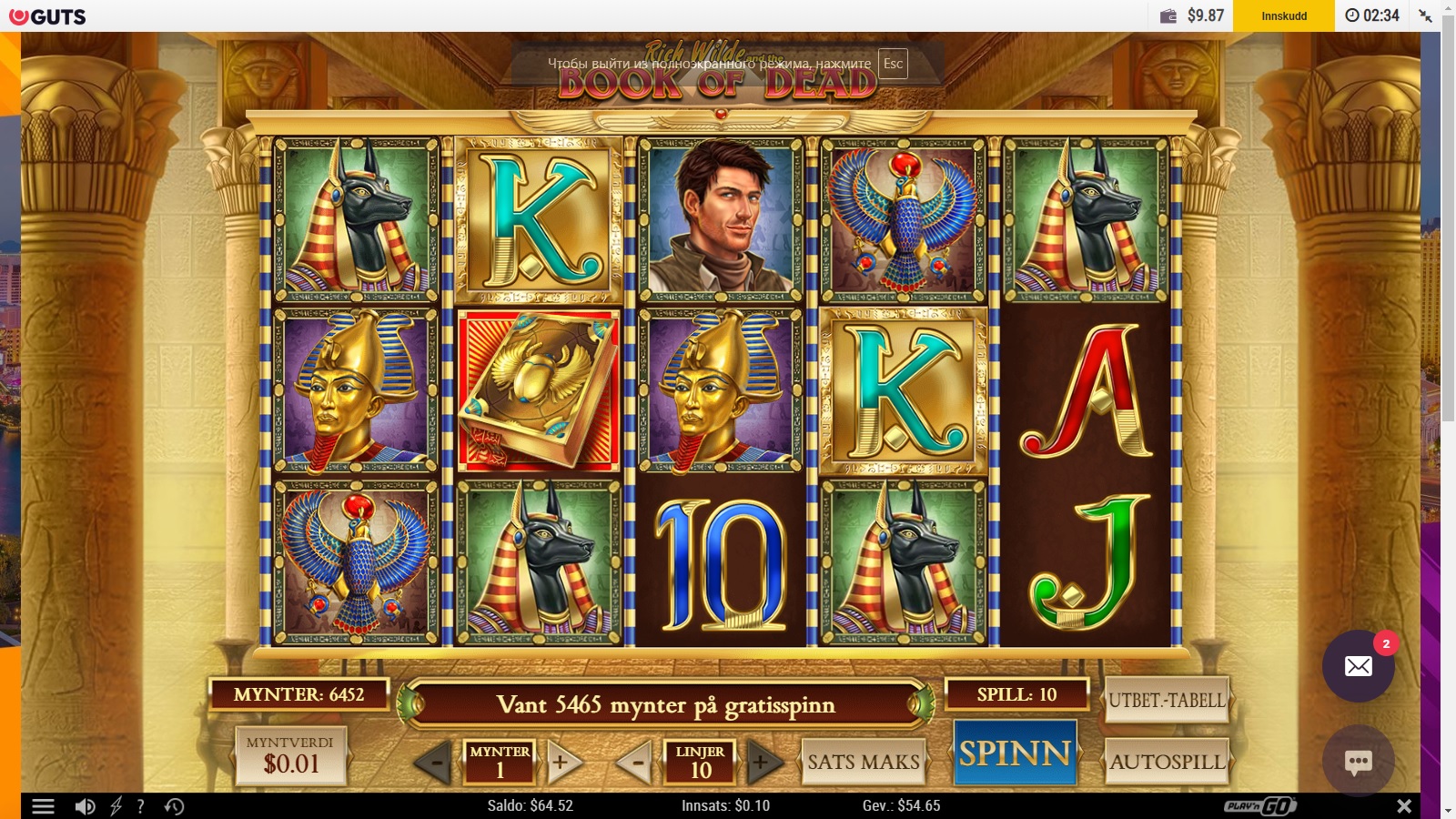Increase MYNTER coin count
The height and width of the screenshot is (819, 1456).
[x=563, y=763]
